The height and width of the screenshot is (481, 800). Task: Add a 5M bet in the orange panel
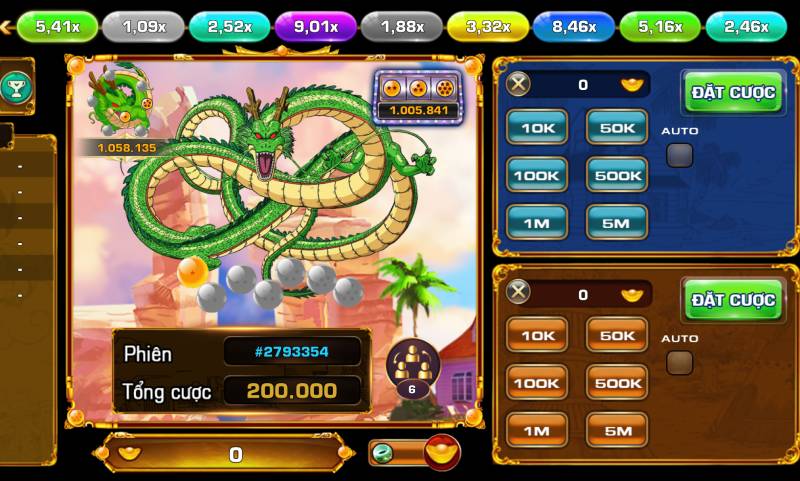point(617,431)
